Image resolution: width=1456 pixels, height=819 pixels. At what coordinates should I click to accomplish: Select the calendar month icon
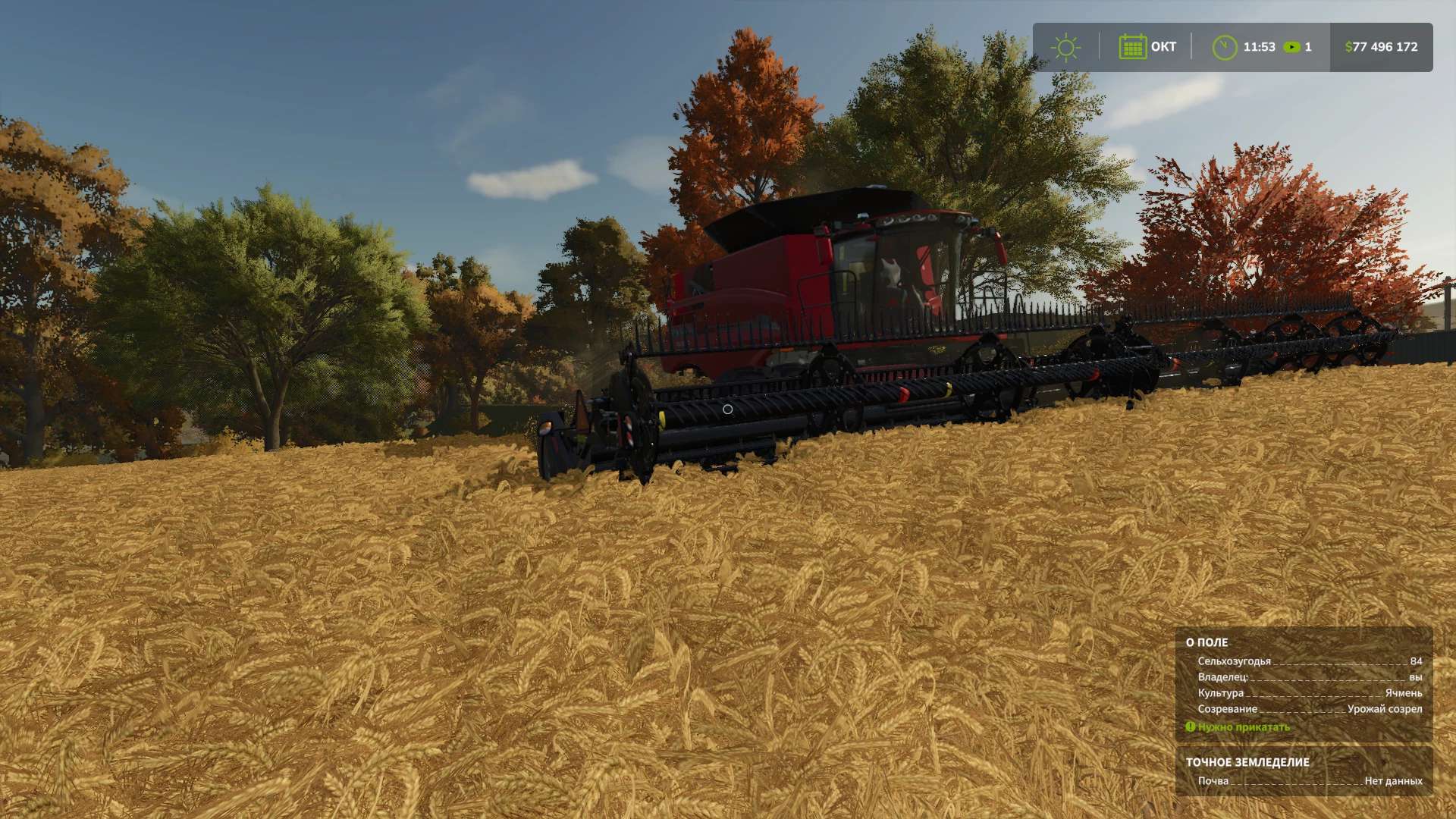(1132, 47)
